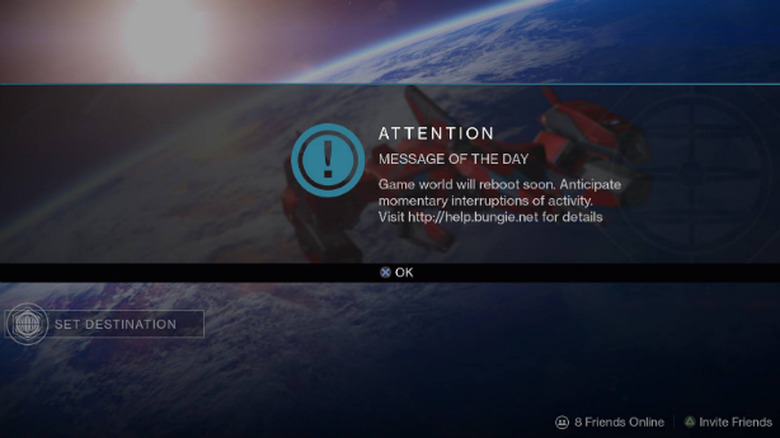Confirm the message with OK
This screenshot has width=780, height=438.
pyautogui.click(x=397, y=272)
